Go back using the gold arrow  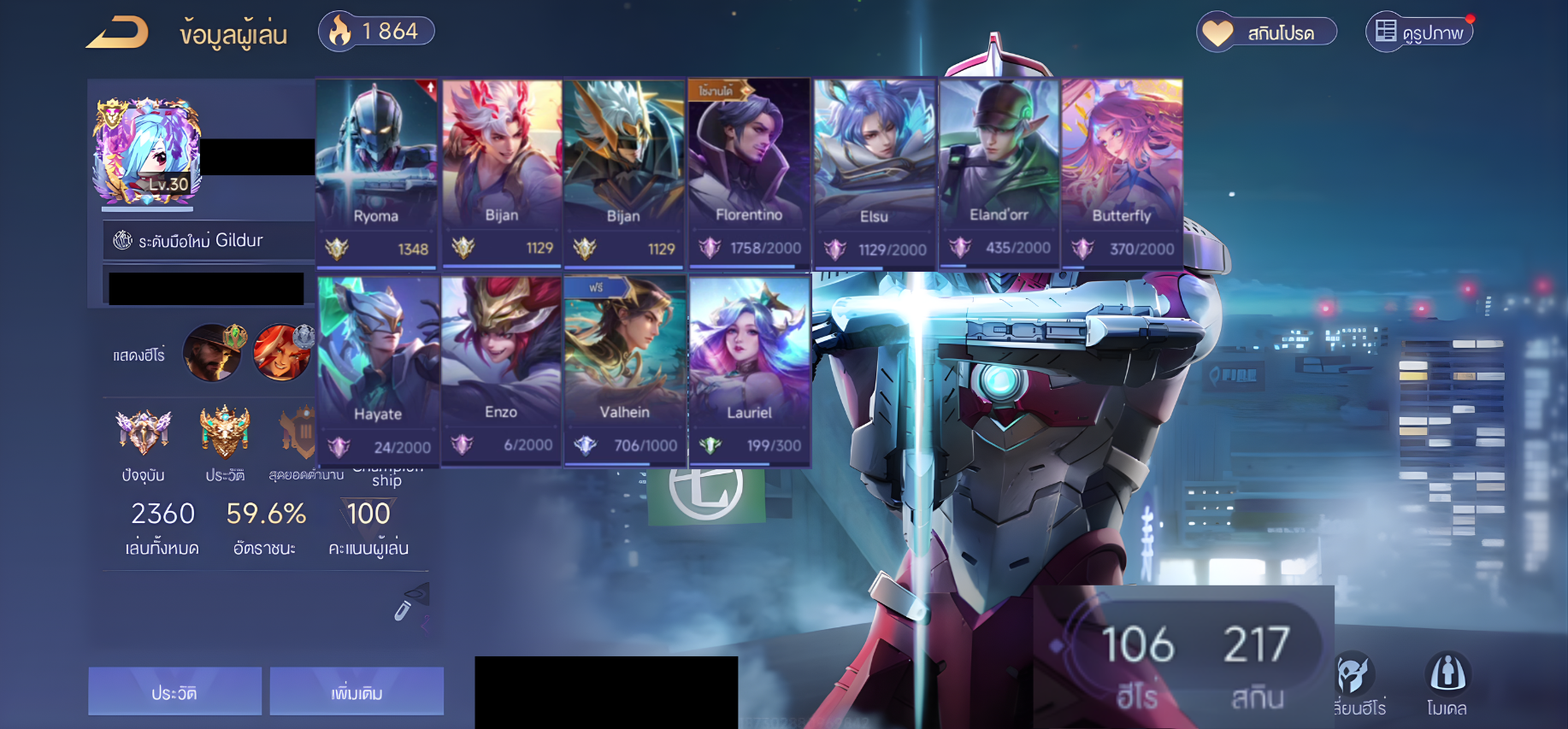coord(117,33)
